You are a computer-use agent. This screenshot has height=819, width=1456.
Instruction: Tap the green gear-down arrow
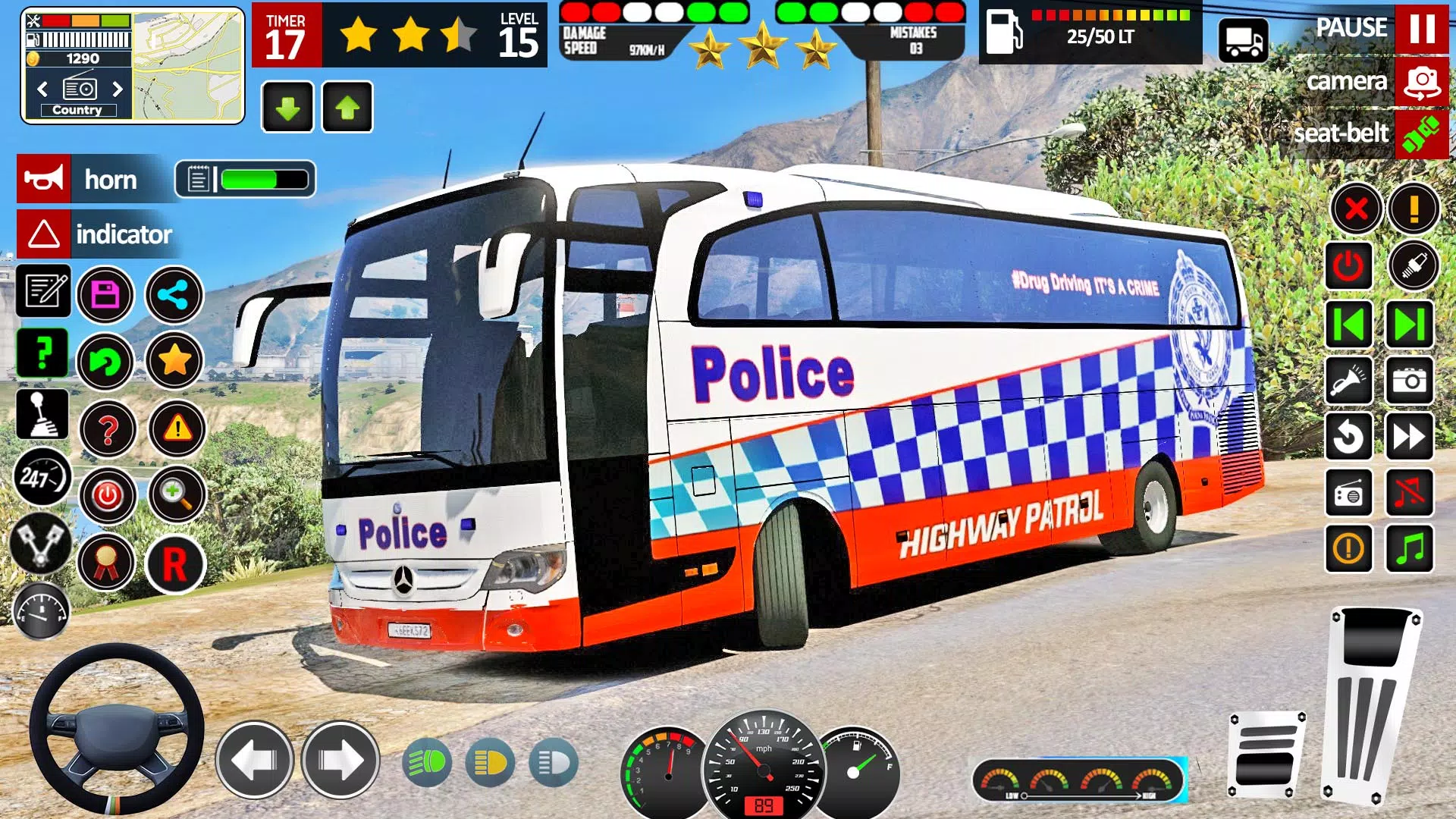tap(289, 106)
